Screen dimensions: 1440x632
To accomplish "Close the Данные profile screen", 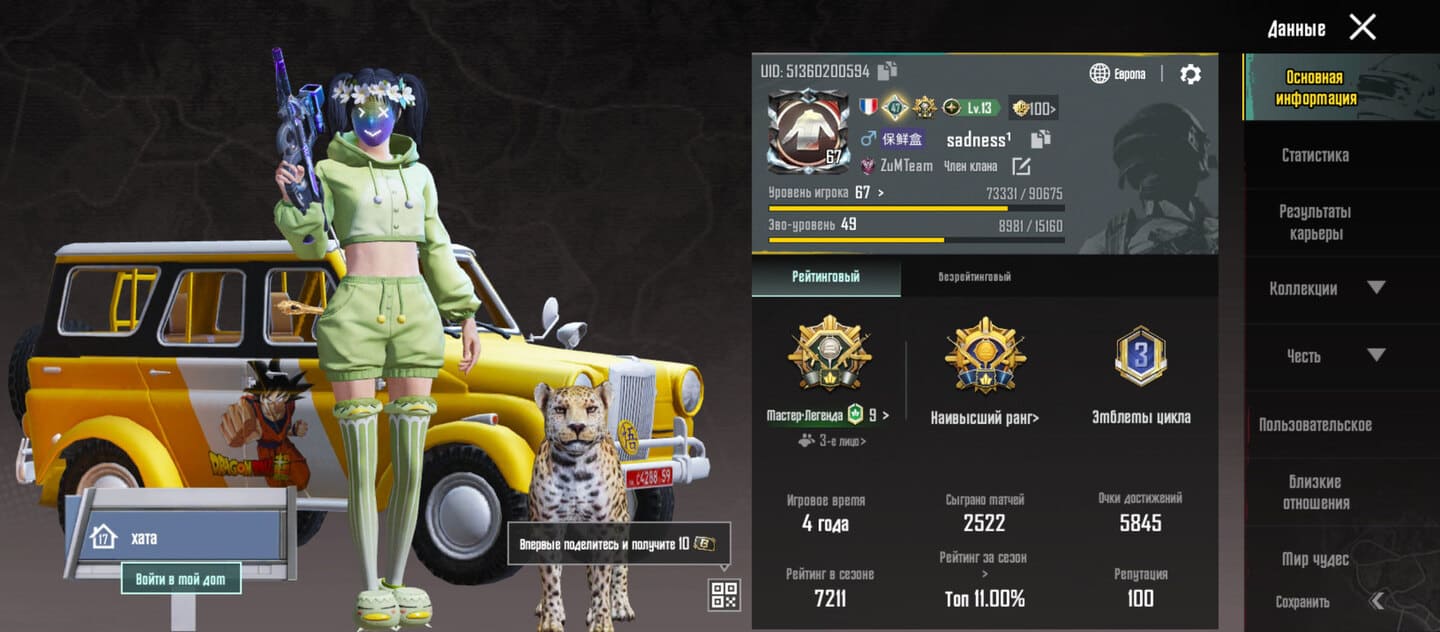I will (x=1362, y=27).
